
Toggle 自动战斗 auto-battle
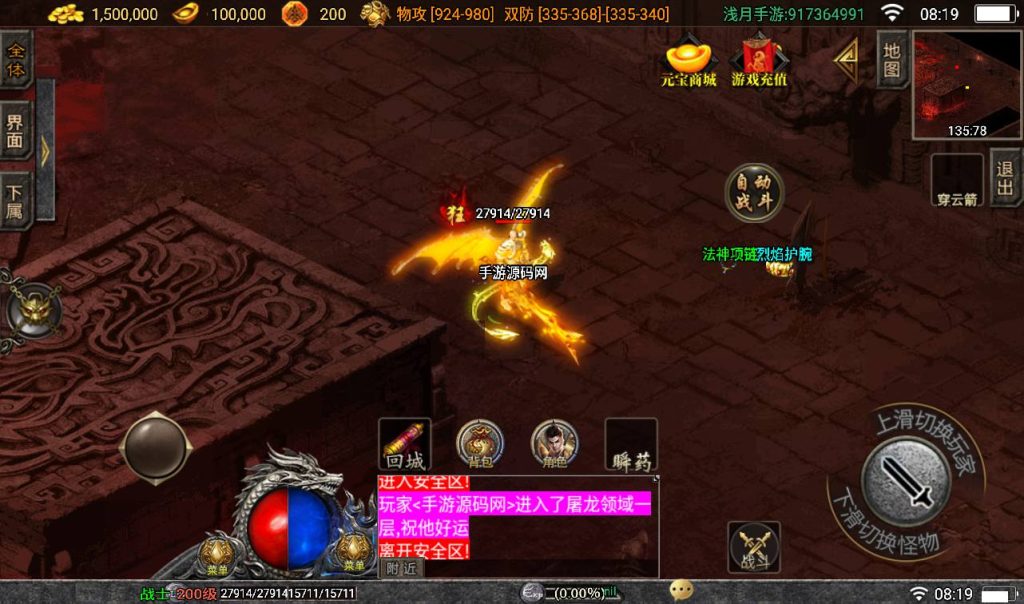pos(754,192)
